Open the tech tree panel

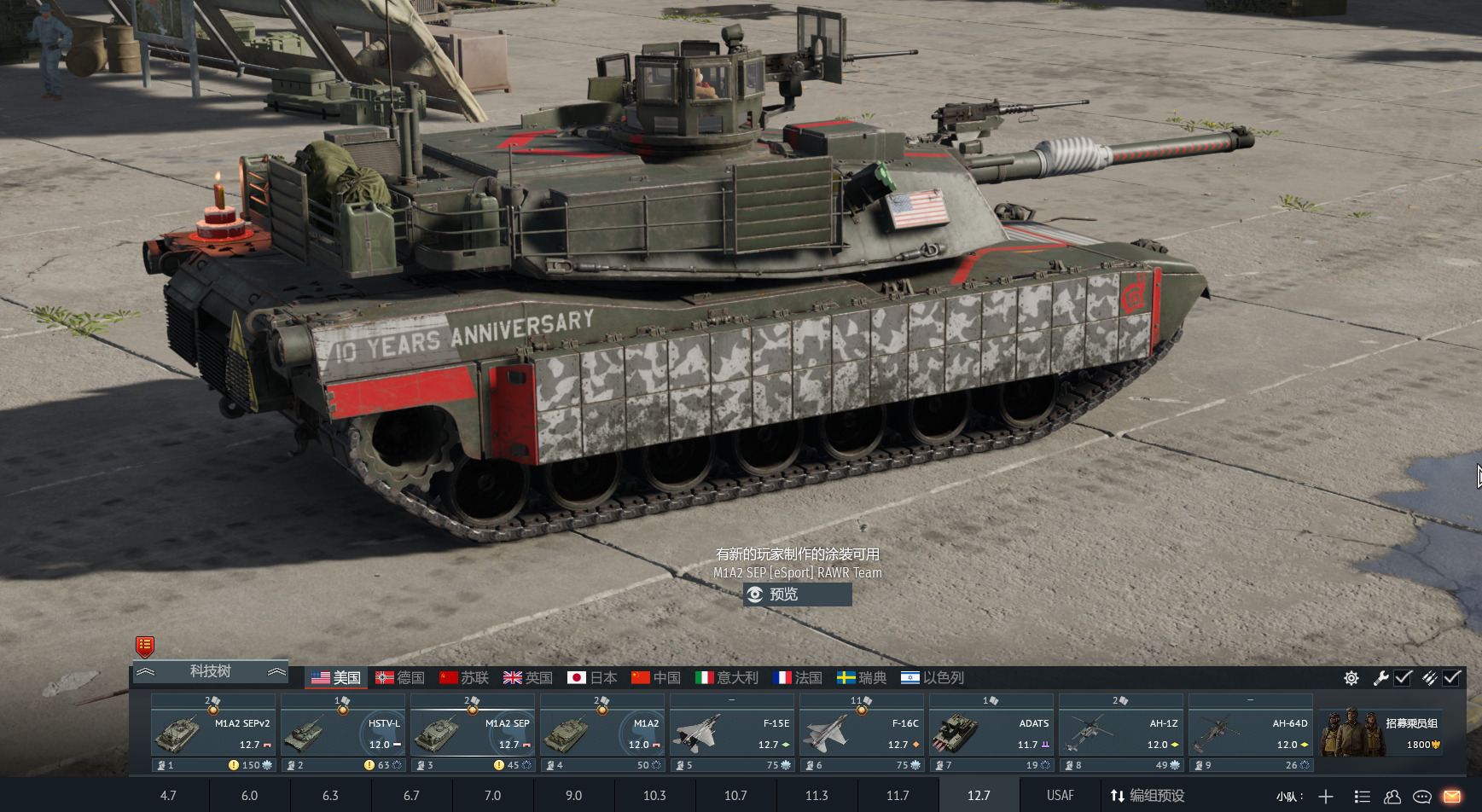(211, 671)
